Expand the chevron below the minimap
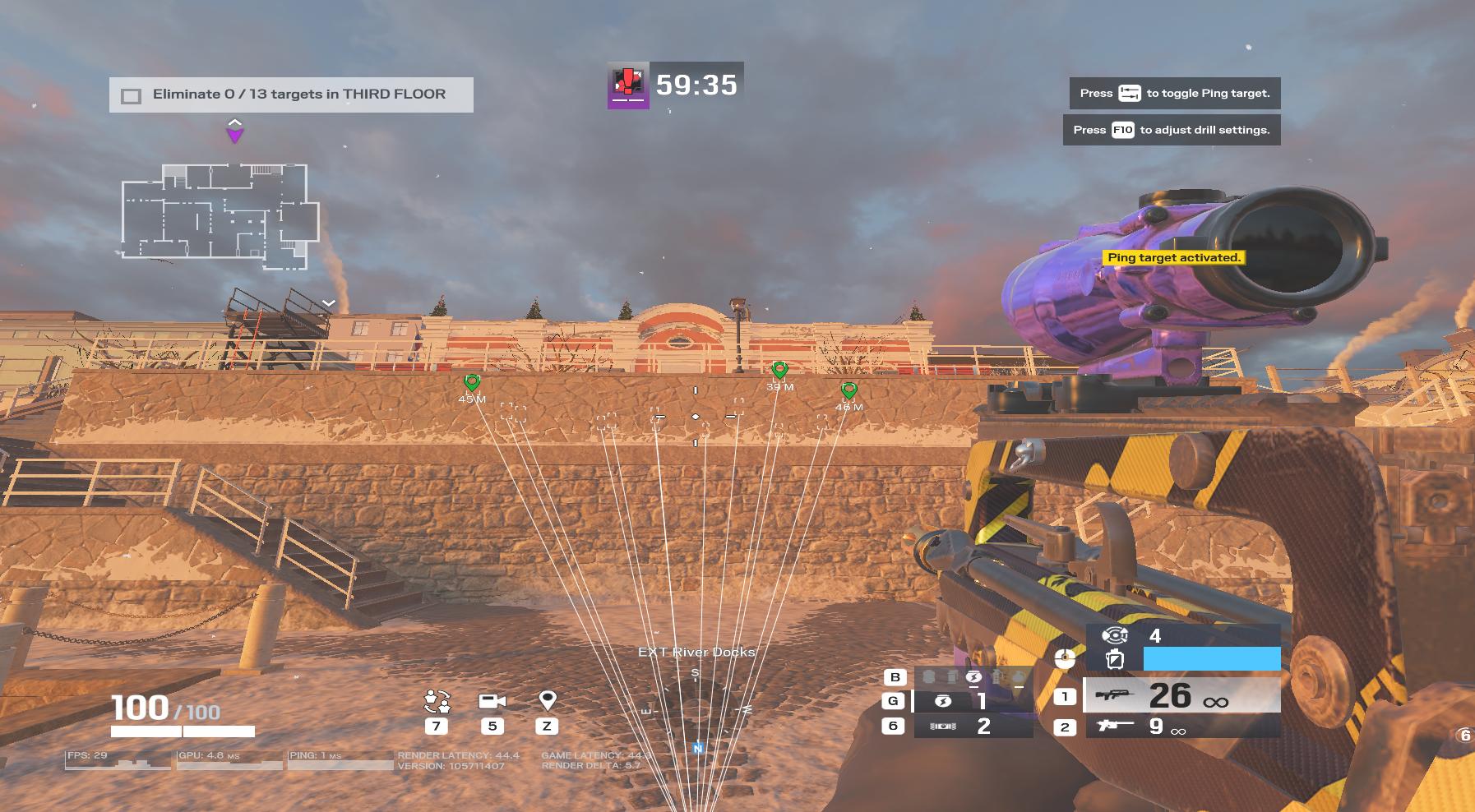Viewport: 1475px width, 812px height. [x=329, y=303]
